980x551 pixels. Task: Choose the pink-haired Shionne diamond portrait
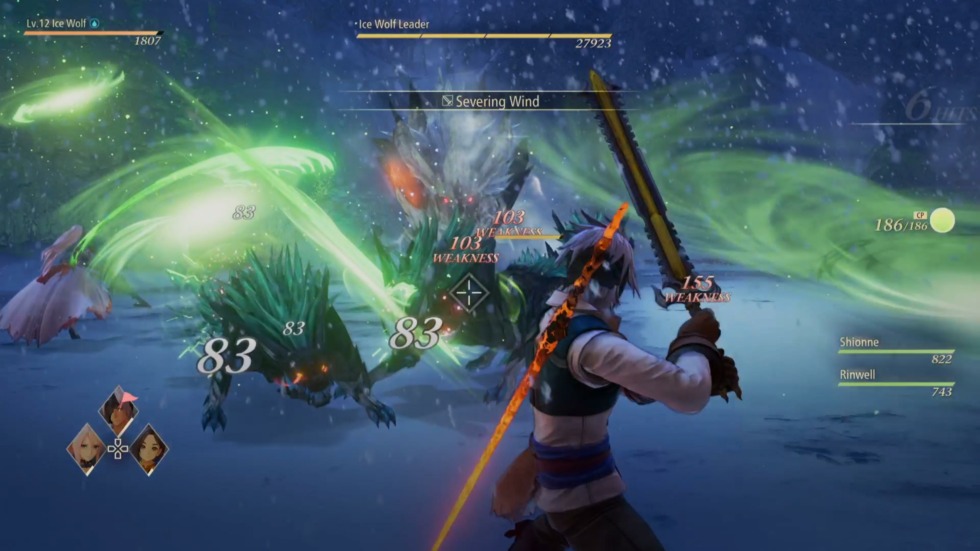pos(86,448)
